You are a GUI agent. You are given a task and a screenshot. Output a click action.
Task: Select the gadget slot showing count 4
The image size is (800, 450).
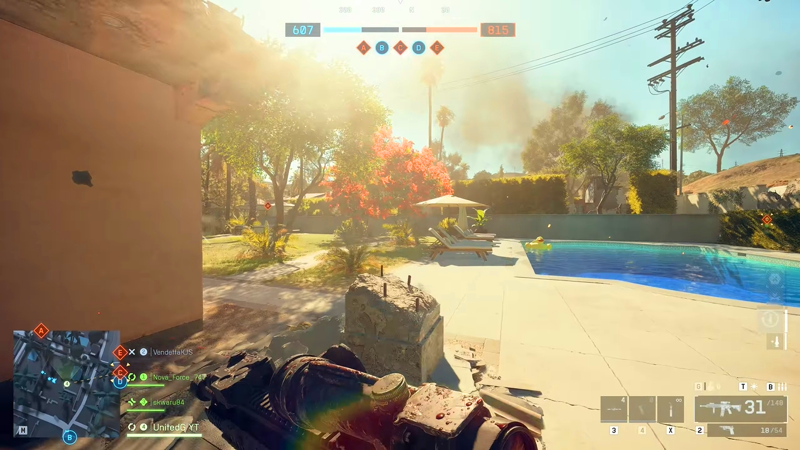pos(614,409)
